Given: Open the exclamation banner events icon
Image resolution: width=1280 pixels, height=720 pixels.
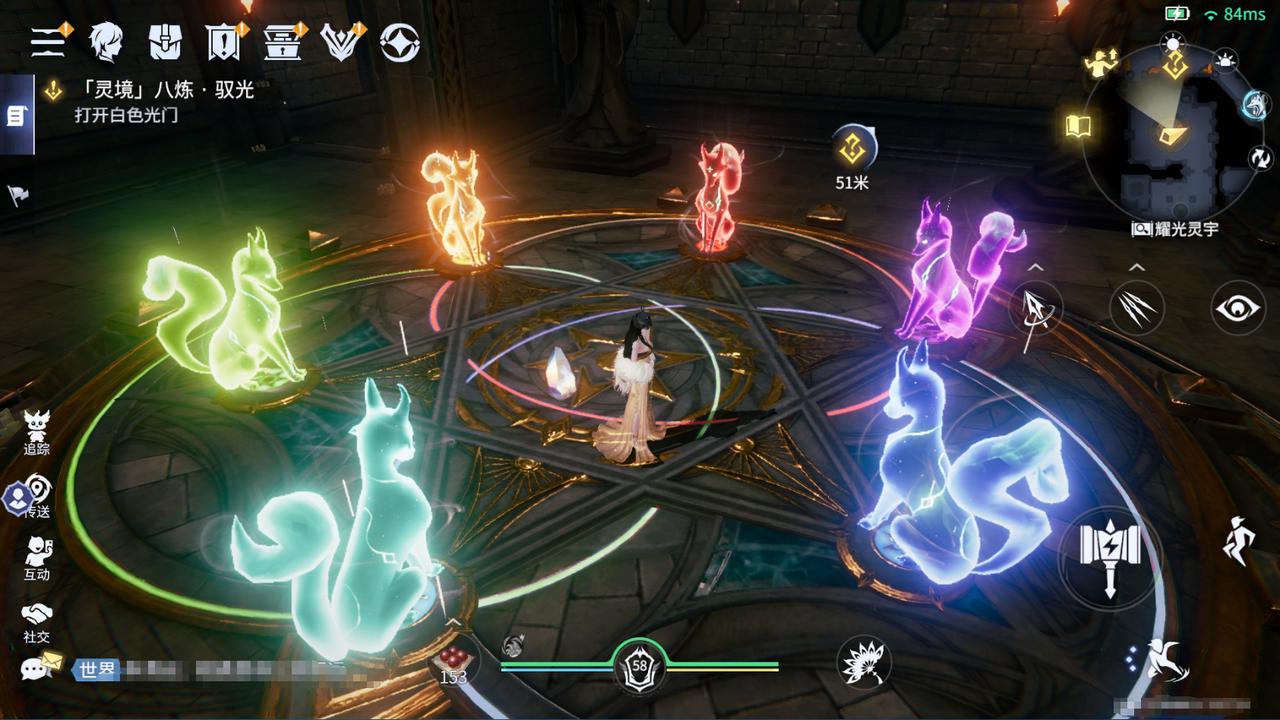Looking at the screenshot, I should (222, 42).
